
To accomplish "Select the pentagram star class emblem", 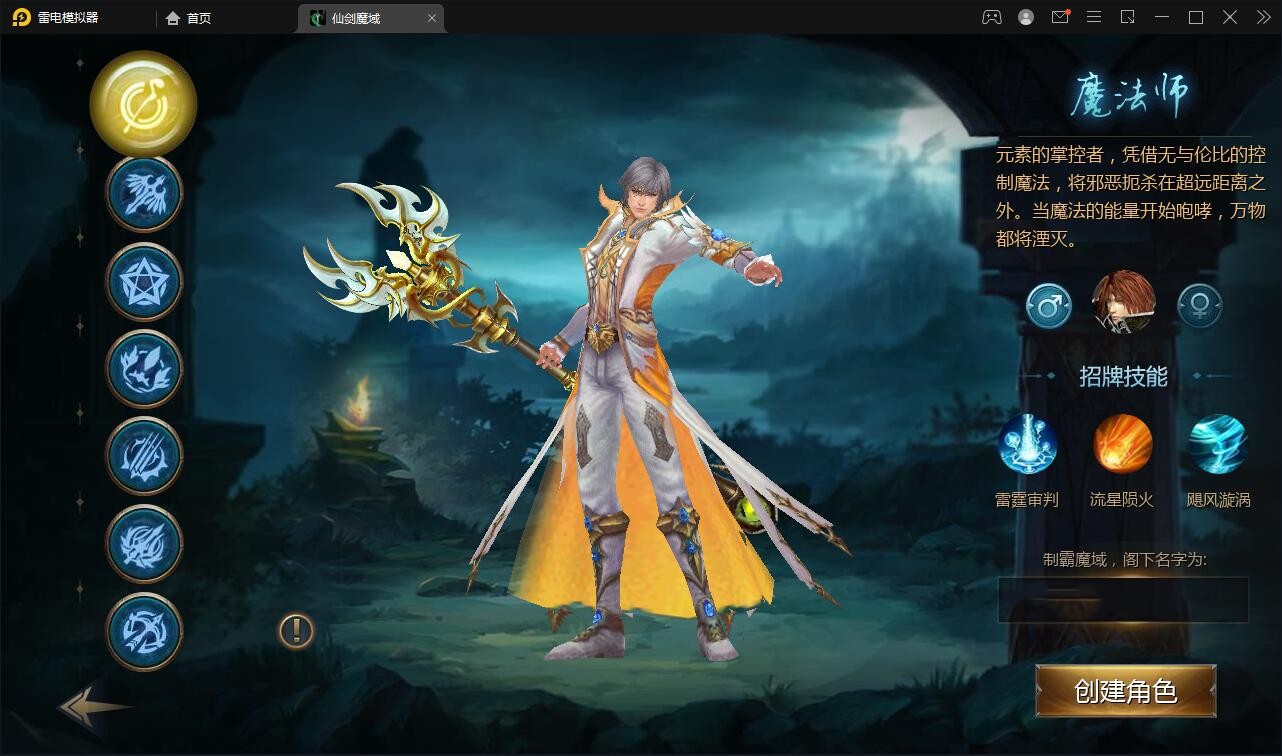I will click(143, 281).
